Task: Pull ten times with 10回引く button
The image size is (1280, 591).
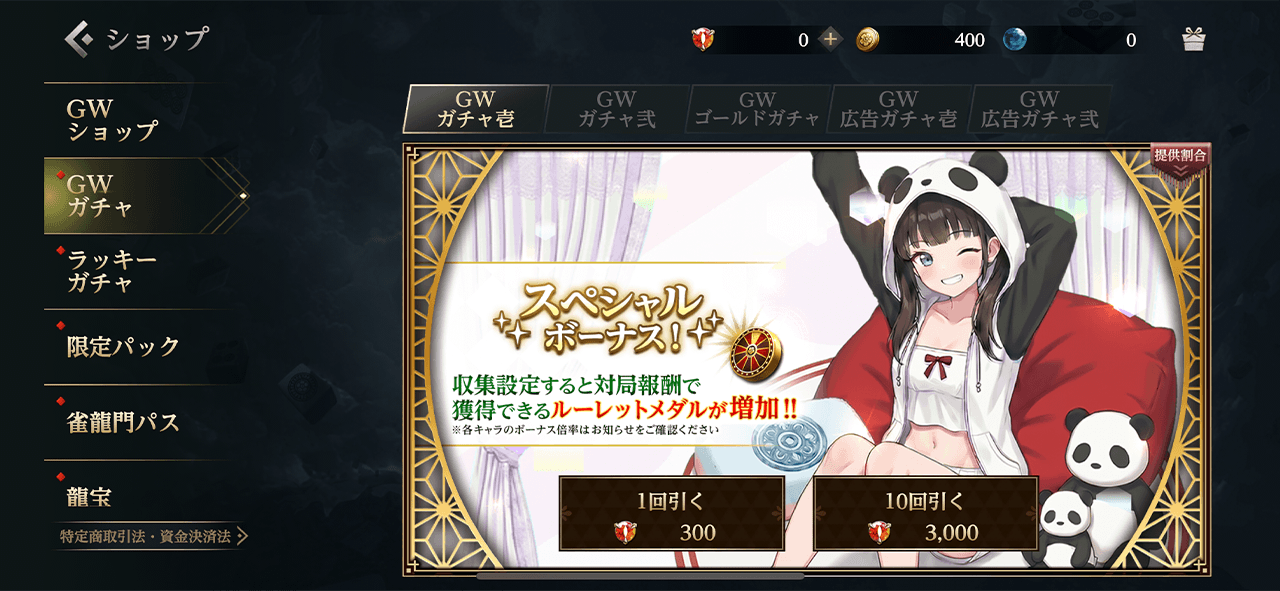Action: click(925, 513)
